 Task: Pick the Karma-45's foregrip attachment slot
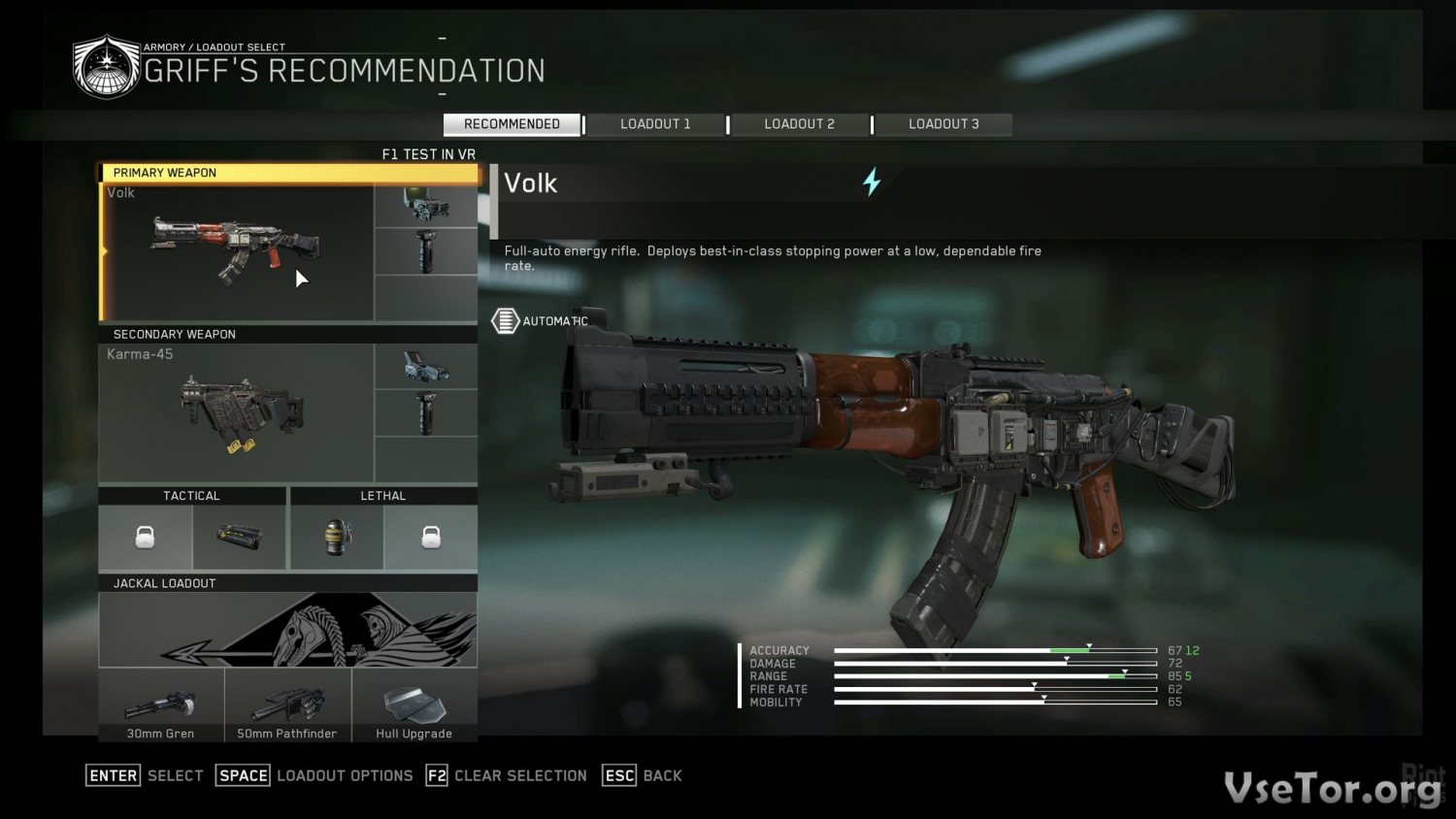426,413
